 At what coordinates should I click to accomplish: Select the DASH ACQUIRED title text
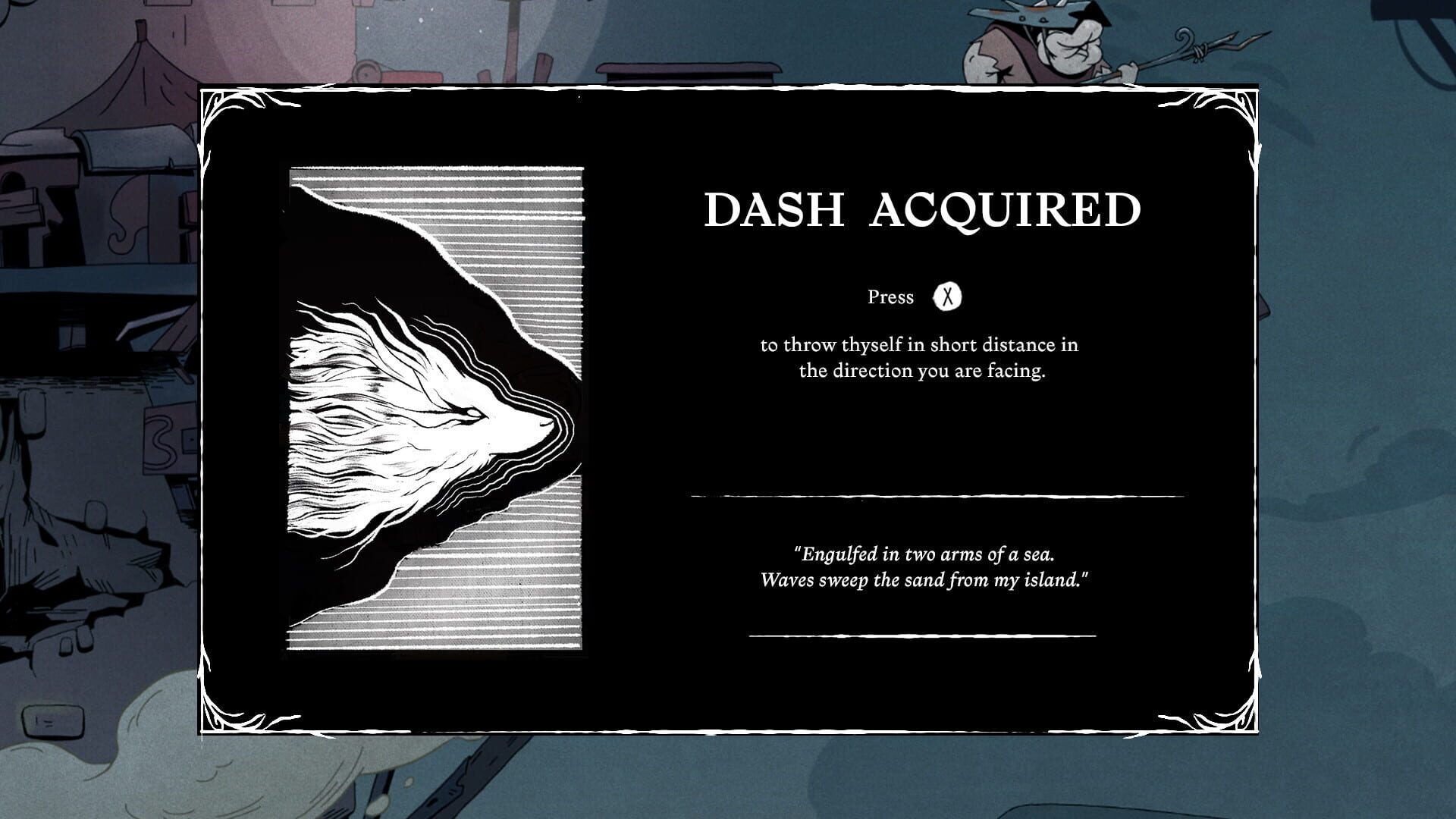tap(922, 210)
